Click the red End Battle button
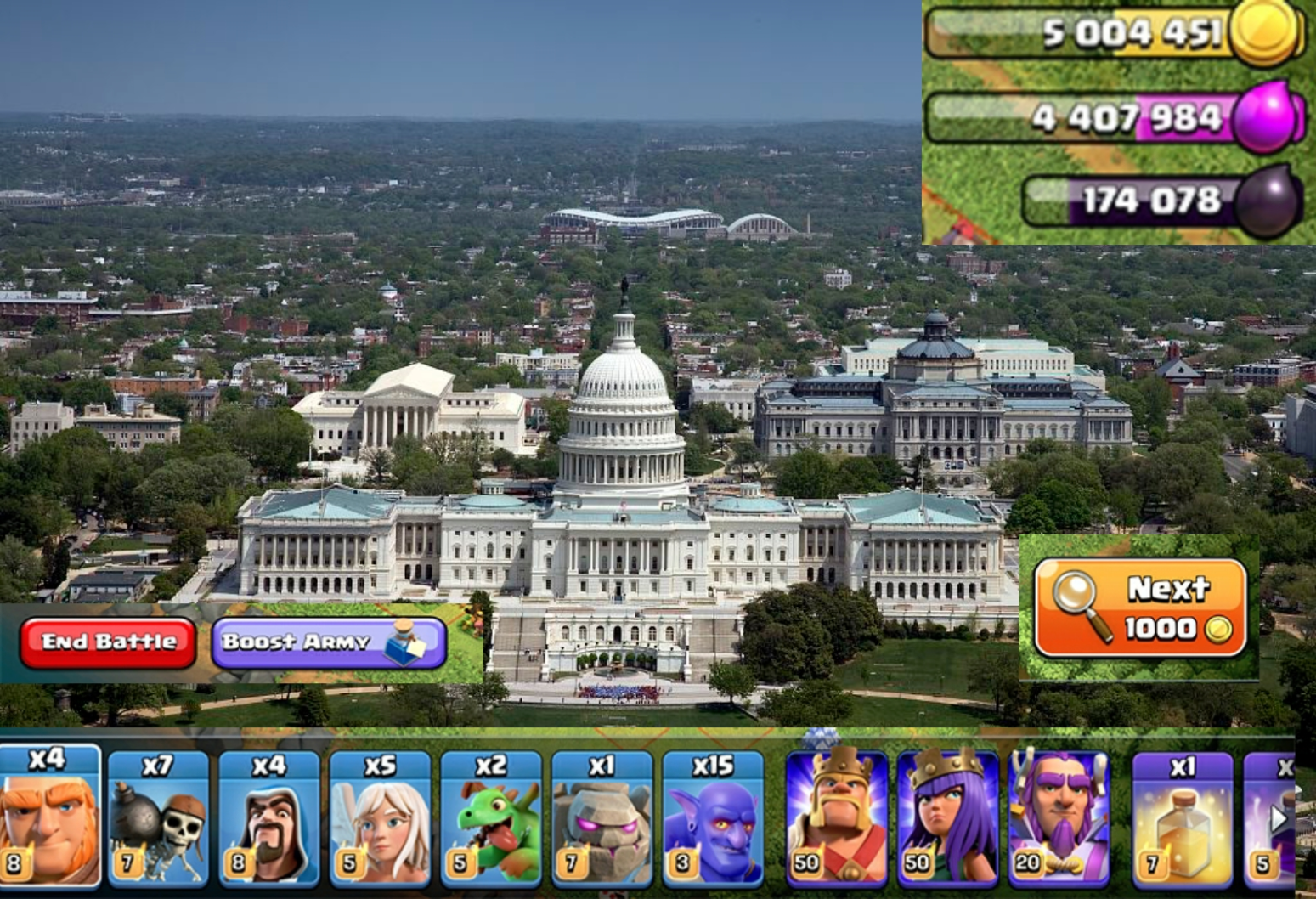 [108, 642]
